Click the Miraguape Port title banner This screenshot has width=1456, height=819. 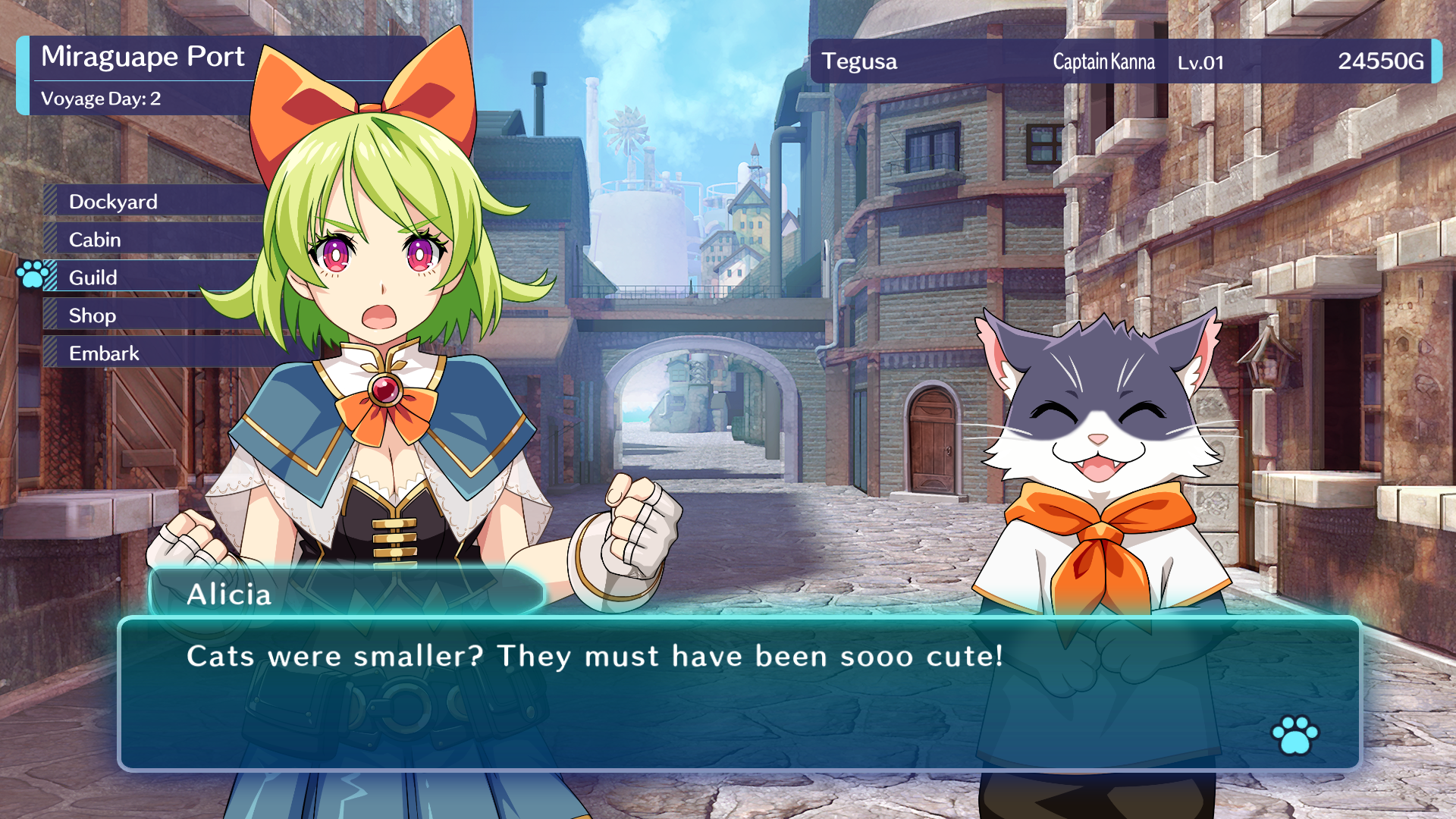143,56
